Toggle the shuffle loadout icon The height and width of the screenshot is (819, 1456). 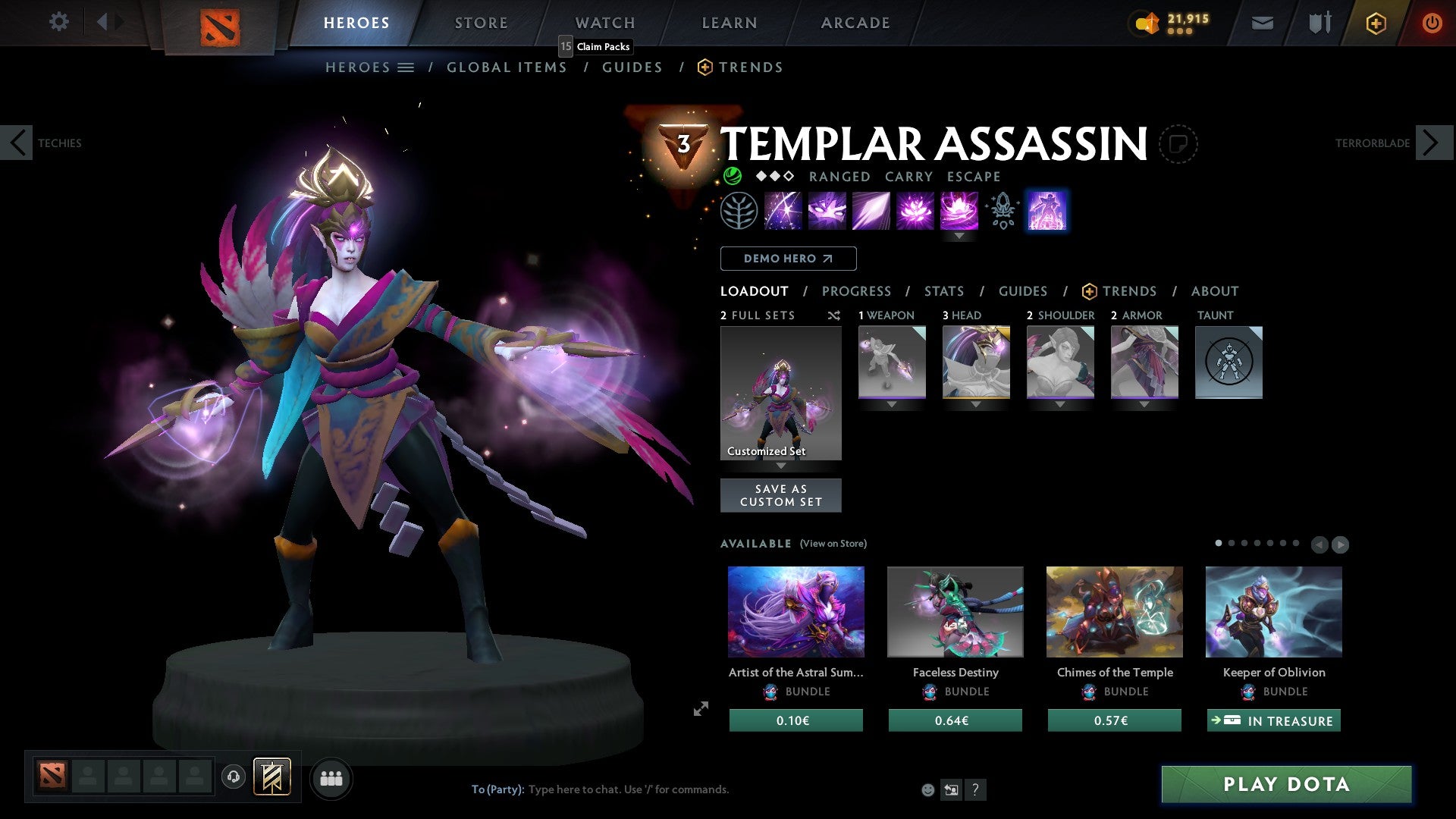click(834, 315)
